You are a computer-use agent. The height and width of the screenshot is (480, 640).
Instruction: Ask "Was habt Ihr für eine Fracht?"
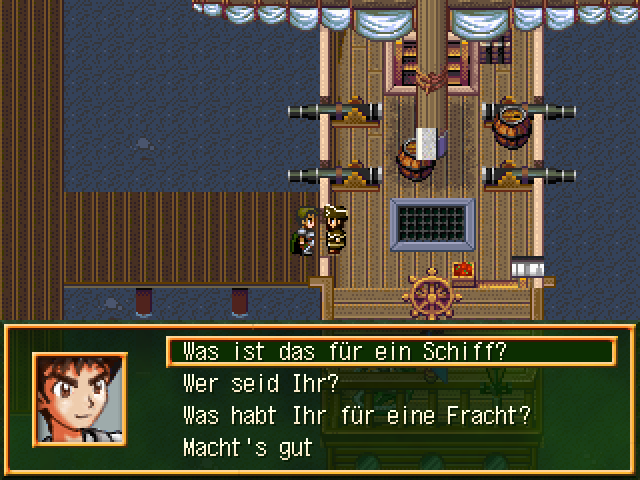coord(356,415)
